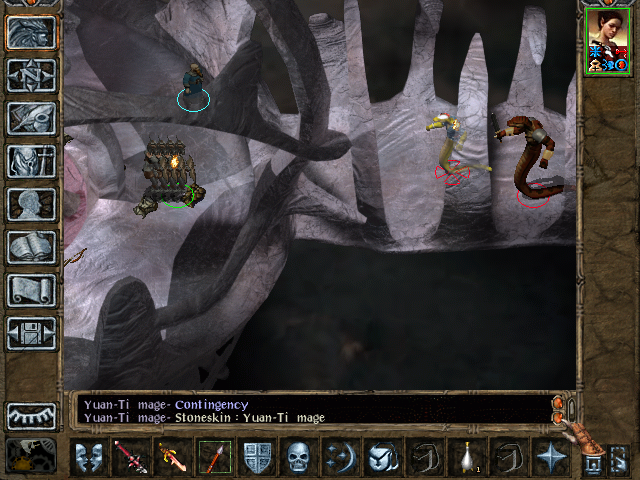Activate the shield guard action
The image size is (640, 480).
click(x=257, y=457)
